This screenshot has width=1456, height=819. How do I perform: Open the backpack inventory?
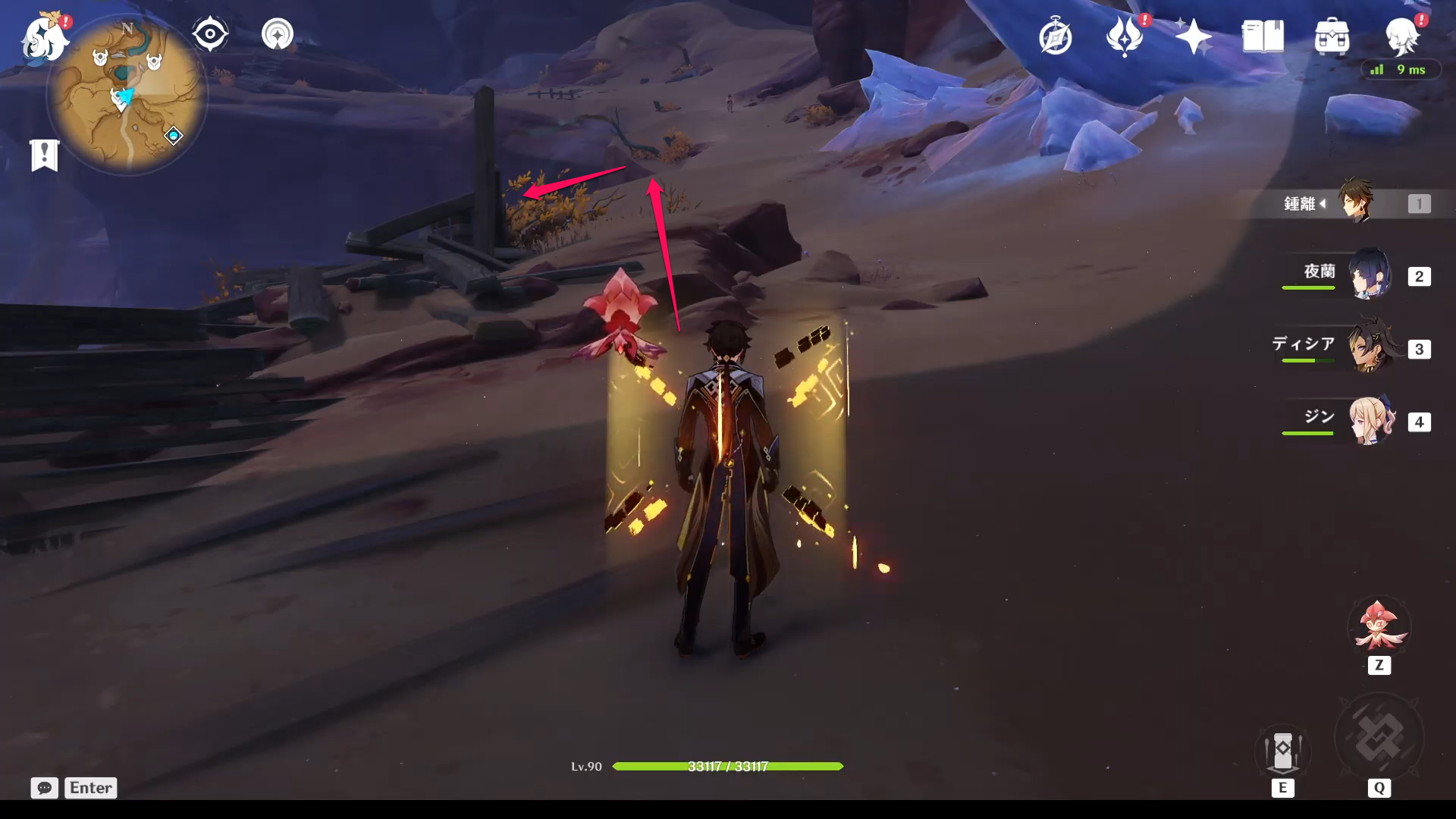point(1332,36)
